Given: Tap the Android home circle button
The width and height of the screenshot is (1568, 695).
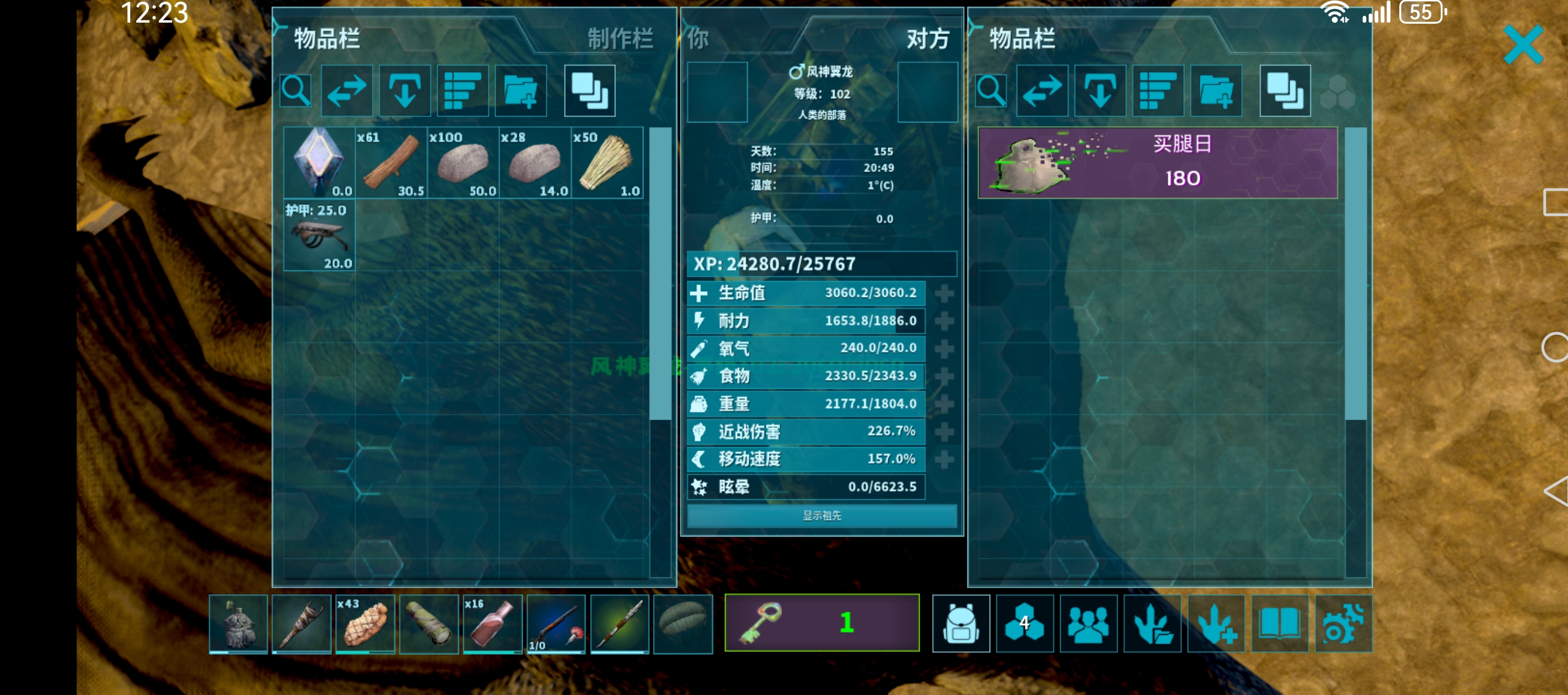Looking at the screenshot, I should (1555, 348).
